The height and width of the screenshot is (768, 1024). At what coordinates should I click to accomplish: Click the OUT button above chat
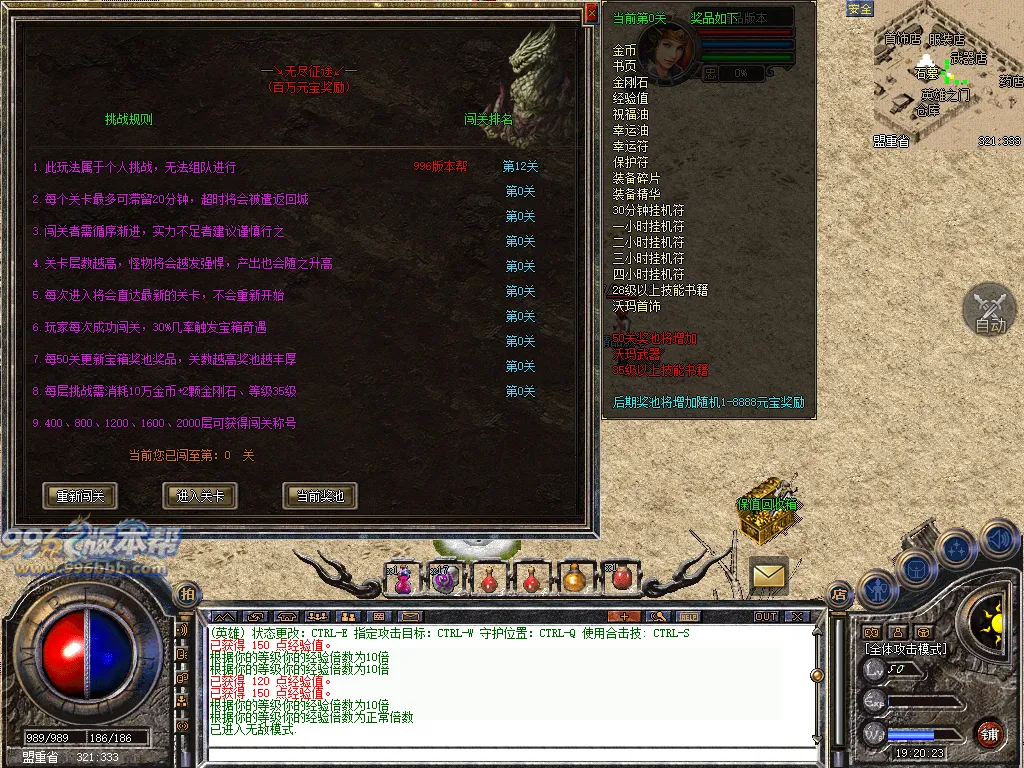click(766, 616)
